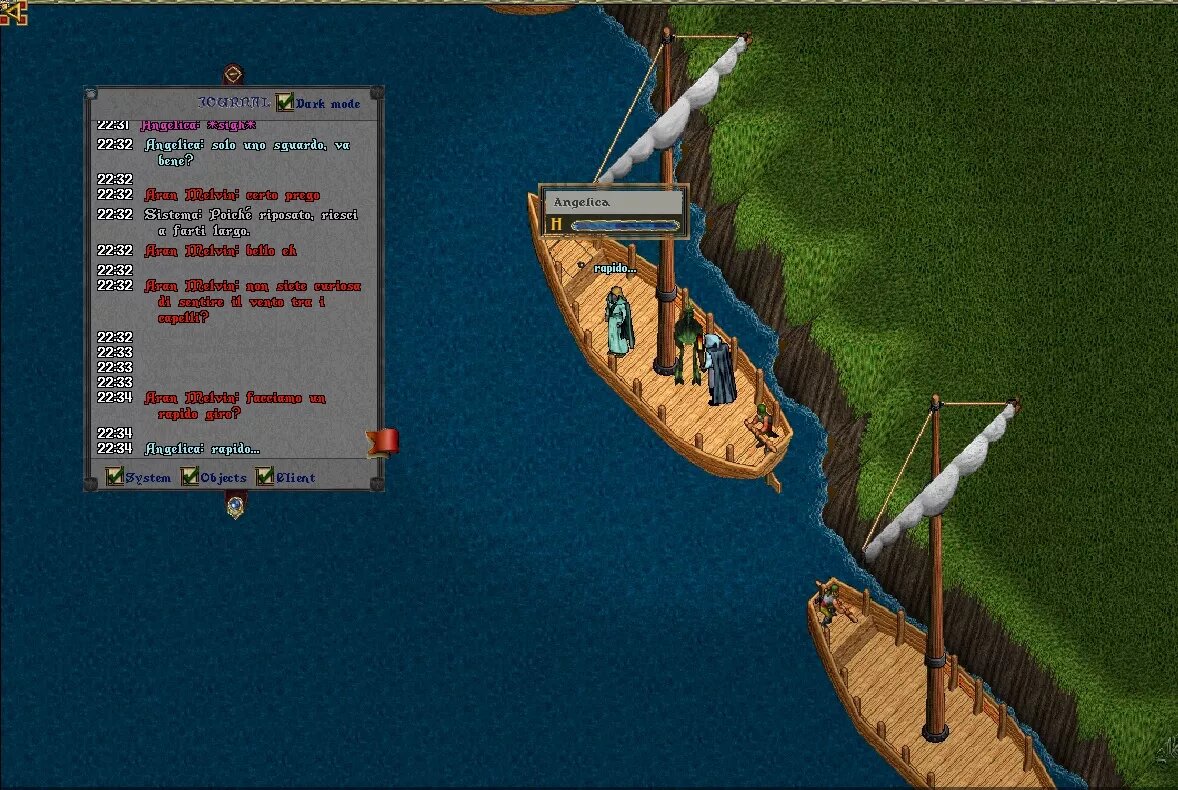Click the red flag on the journal

point(384,441)
